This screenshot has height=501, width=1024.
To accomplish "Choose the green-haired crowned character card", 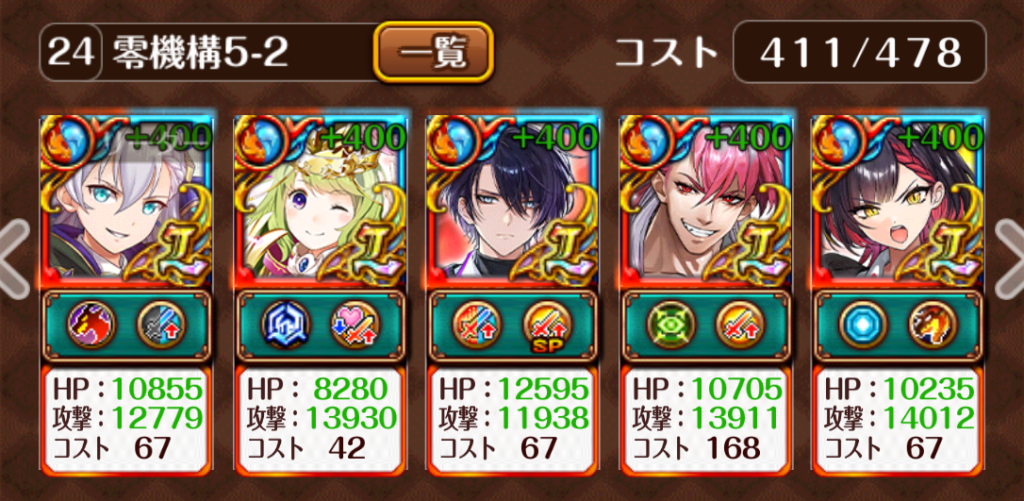I will (x=319, y=198).
